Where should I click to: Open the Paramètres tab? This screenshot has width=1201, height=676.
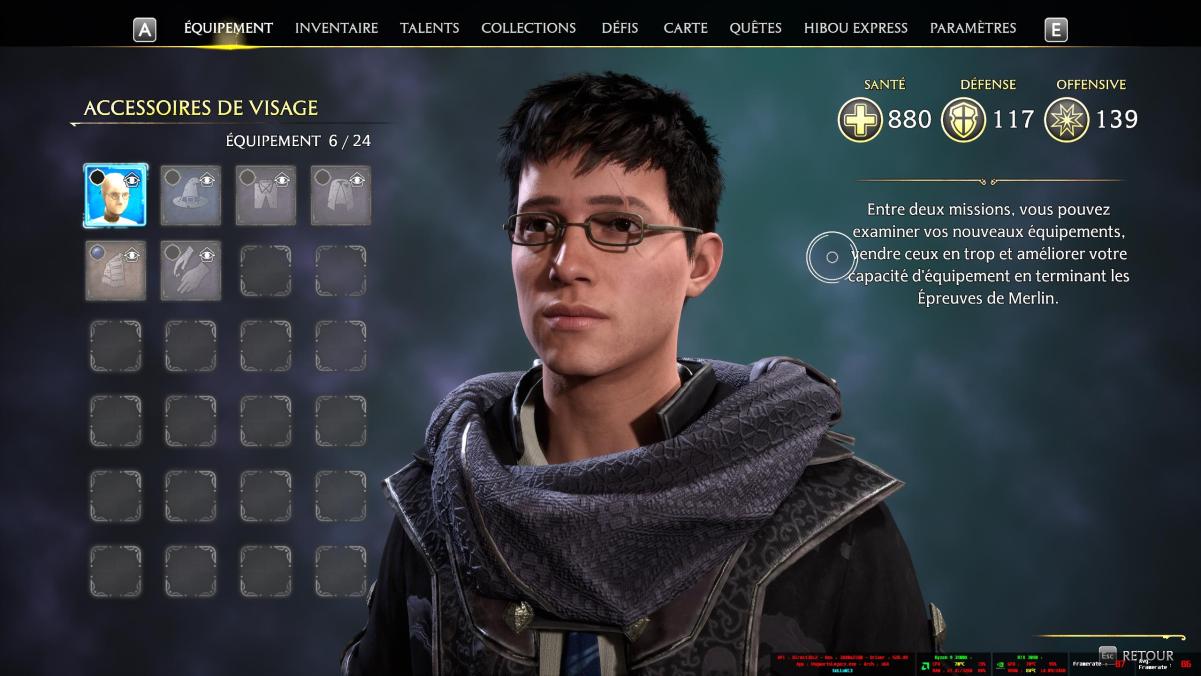point(972,28)
